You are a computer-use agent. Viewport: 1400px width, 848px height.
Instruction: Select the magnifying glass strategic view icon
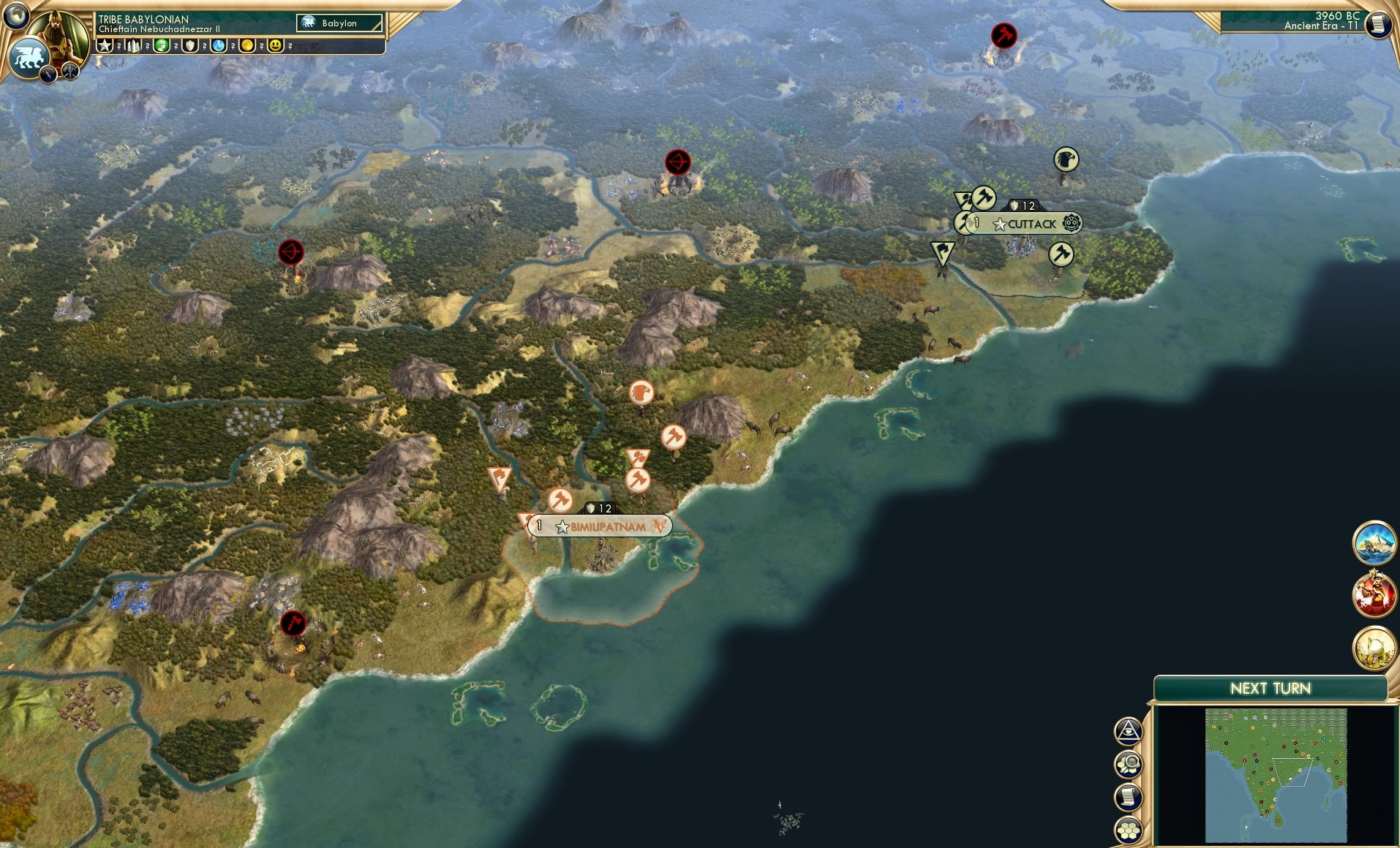pos(1129,765)
